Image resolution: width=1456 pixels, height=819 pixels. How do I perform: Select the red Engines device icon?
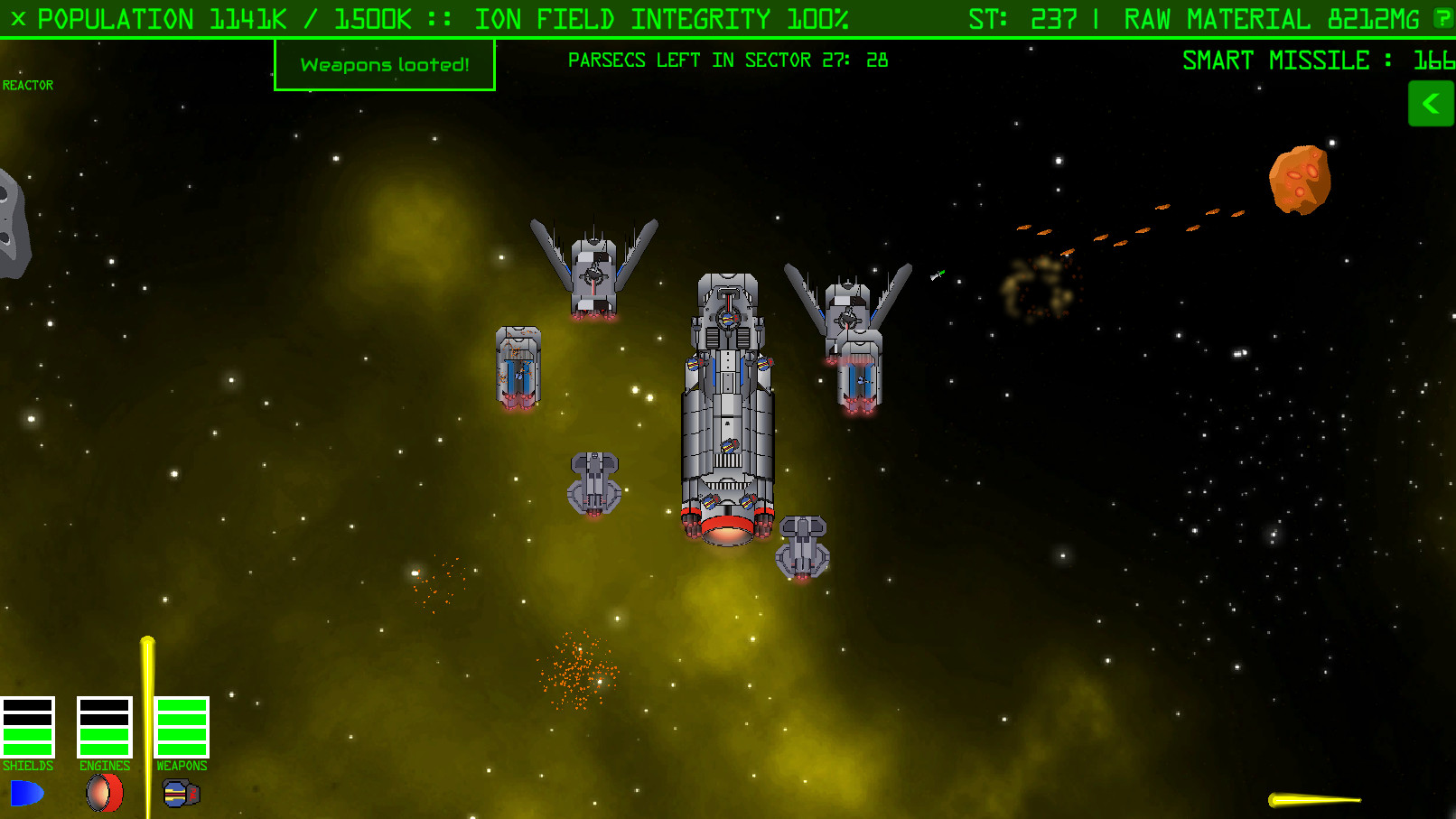[103, 794]
